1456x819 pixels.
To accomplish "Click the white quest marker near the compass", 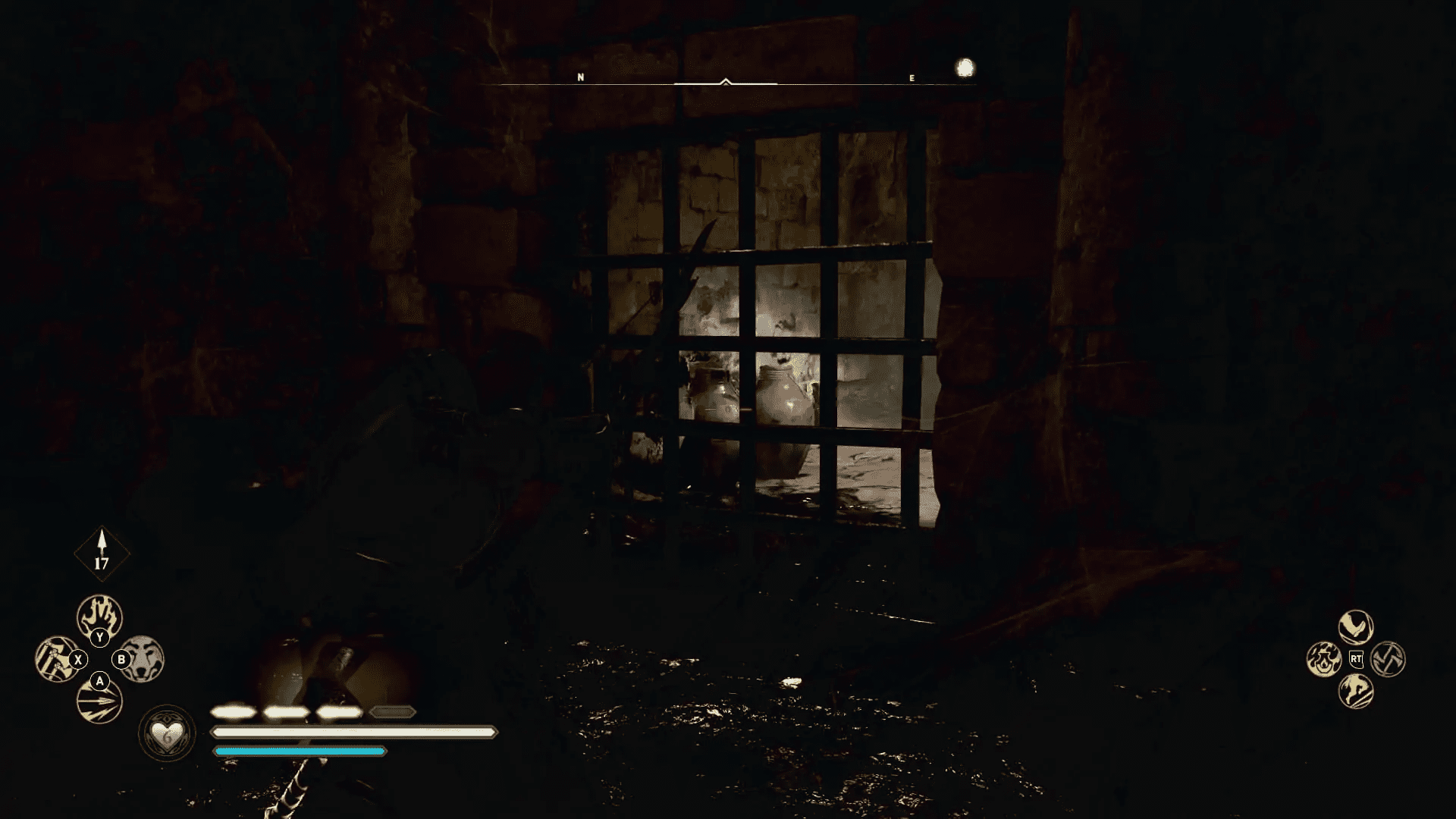I will point(964,67).
